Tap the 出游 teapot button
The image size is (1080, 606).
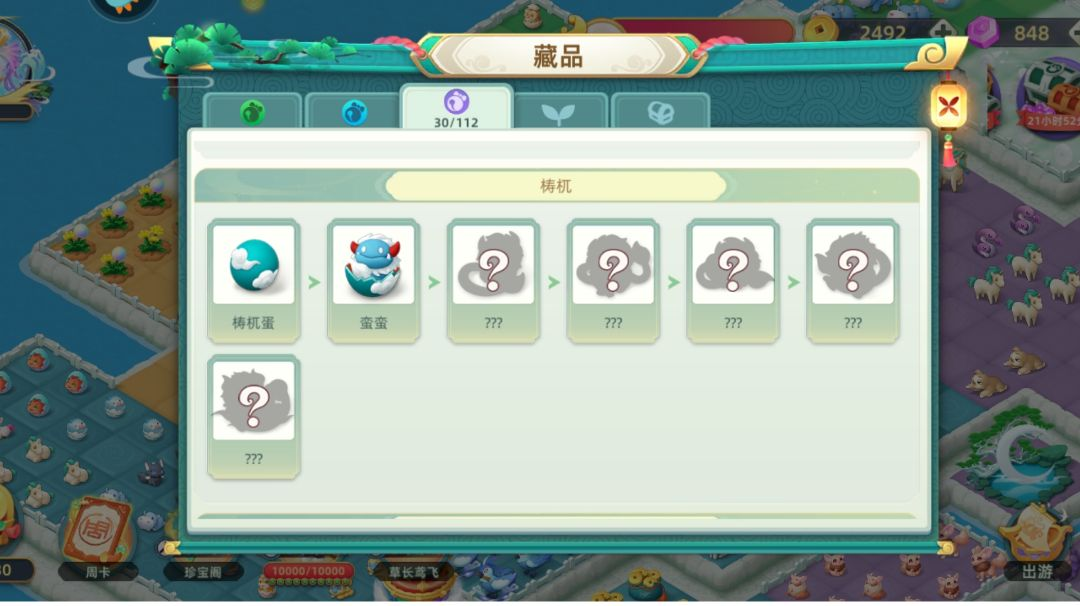[1035, 540]
